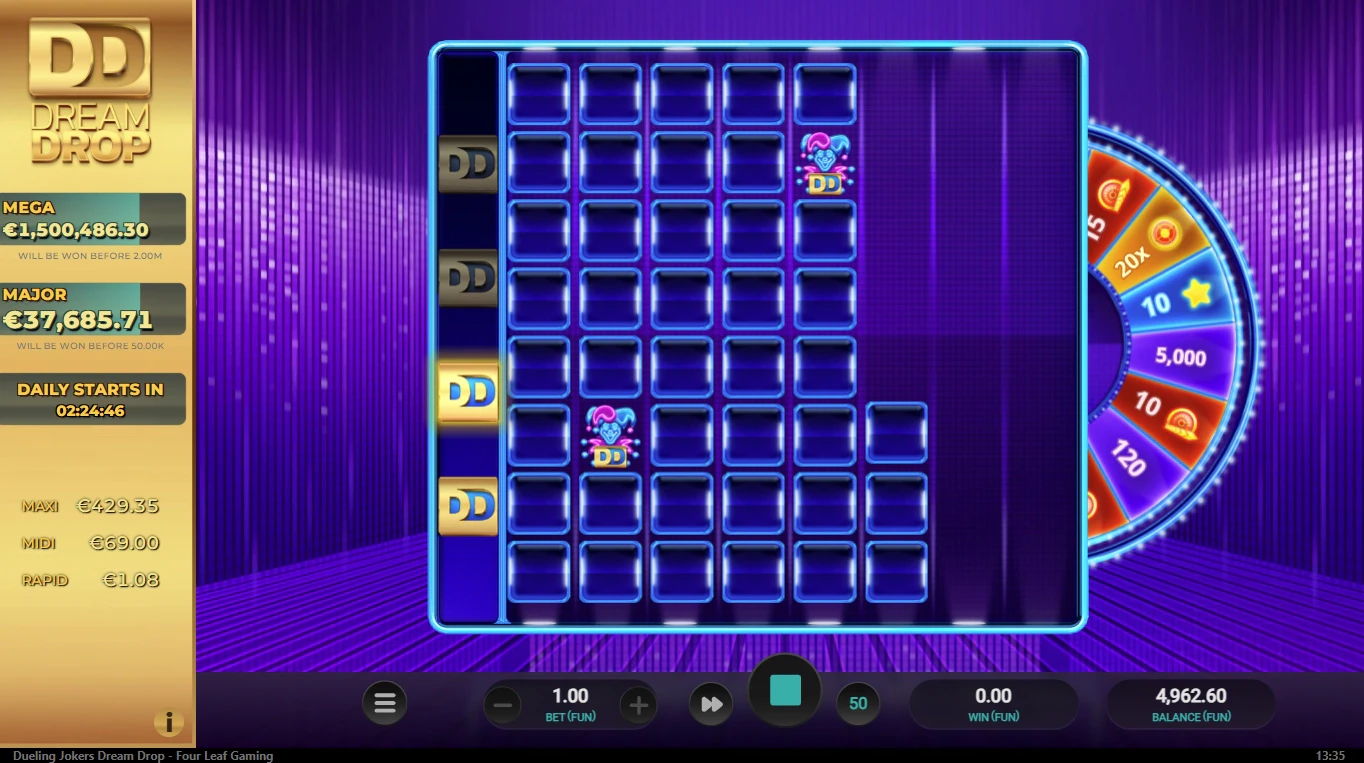Select the gold DD jackpot symbol on the side reel
This screenshot has width=1364, height=763.
point(467,392)
